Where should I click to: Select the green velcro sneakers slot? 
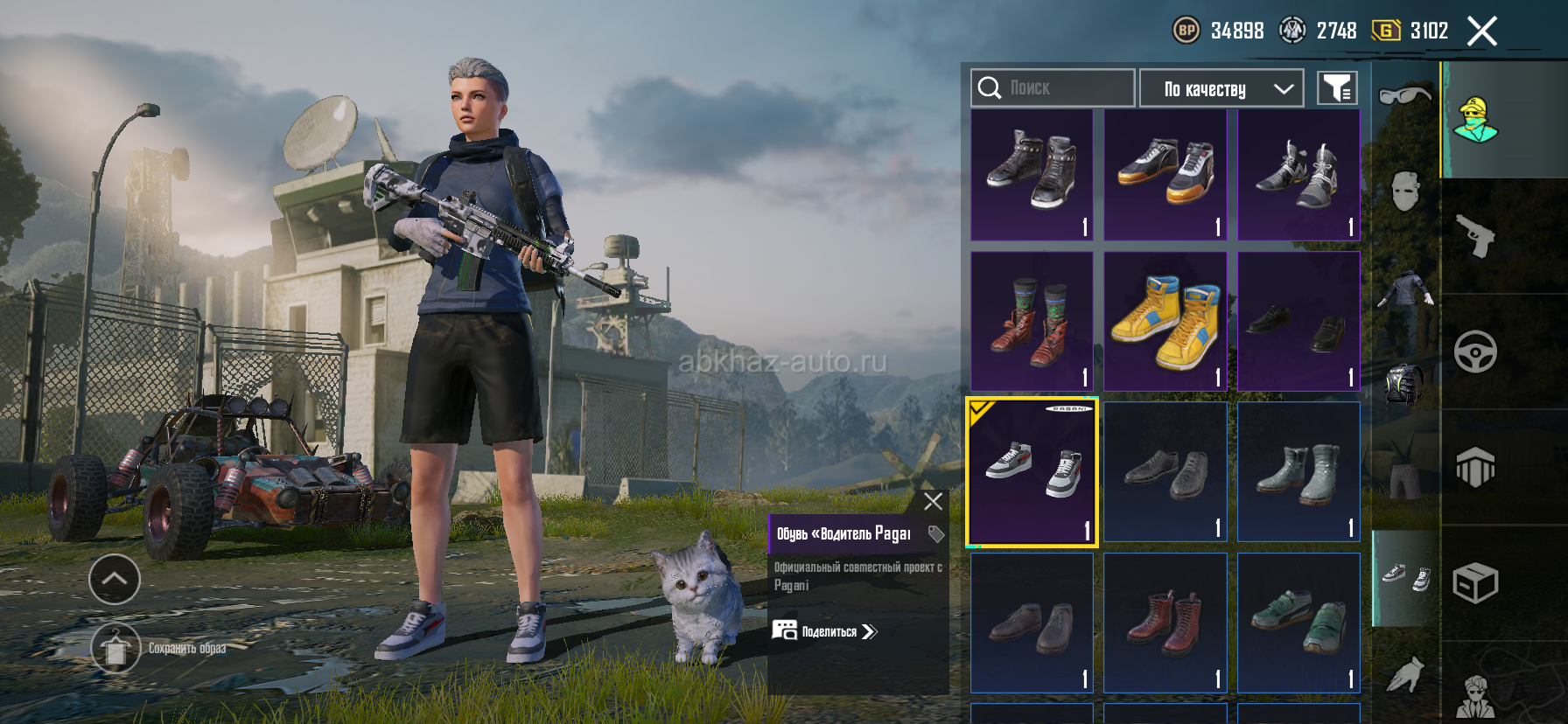click(x=1298, y=623)
